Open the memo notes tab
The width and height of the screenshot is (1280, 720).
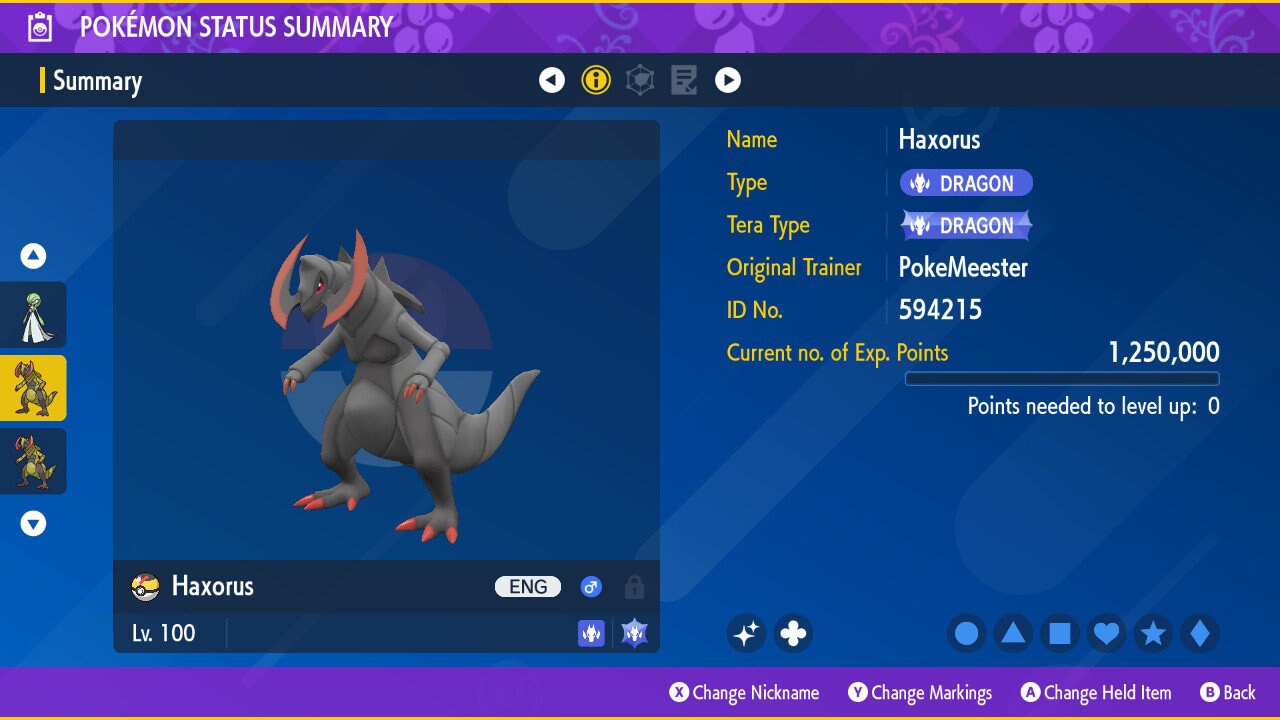click(x=684, y=80)
